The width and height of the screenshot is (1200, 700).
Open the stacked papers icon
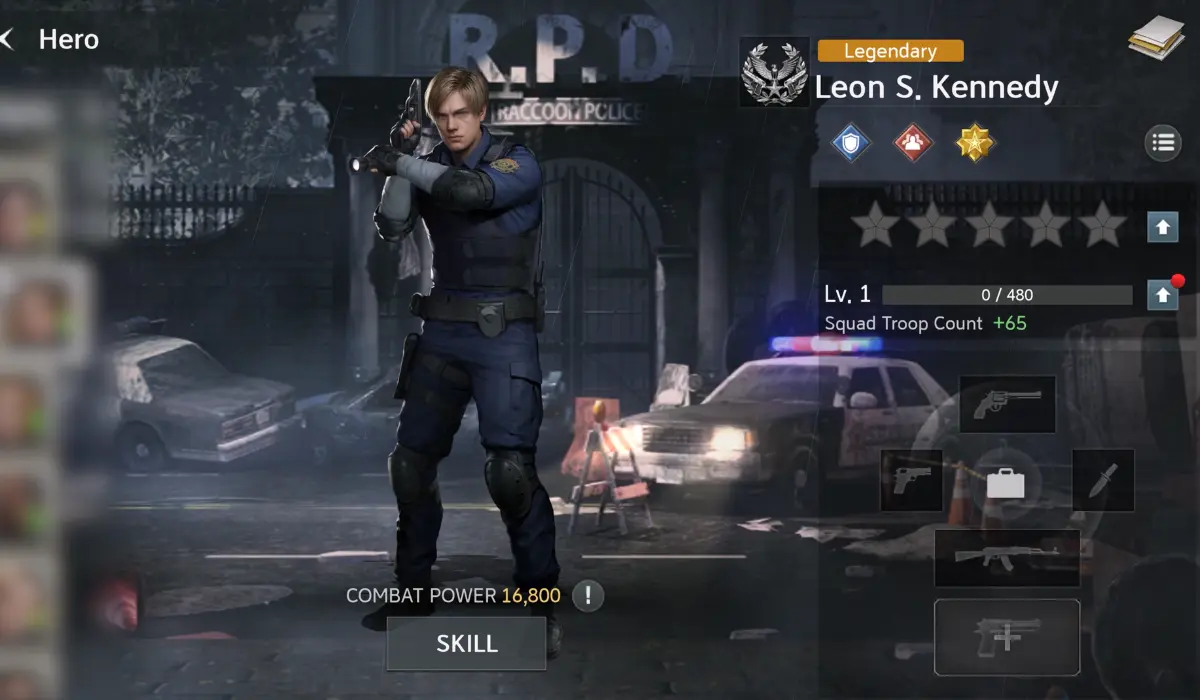tap(1156, 40)
